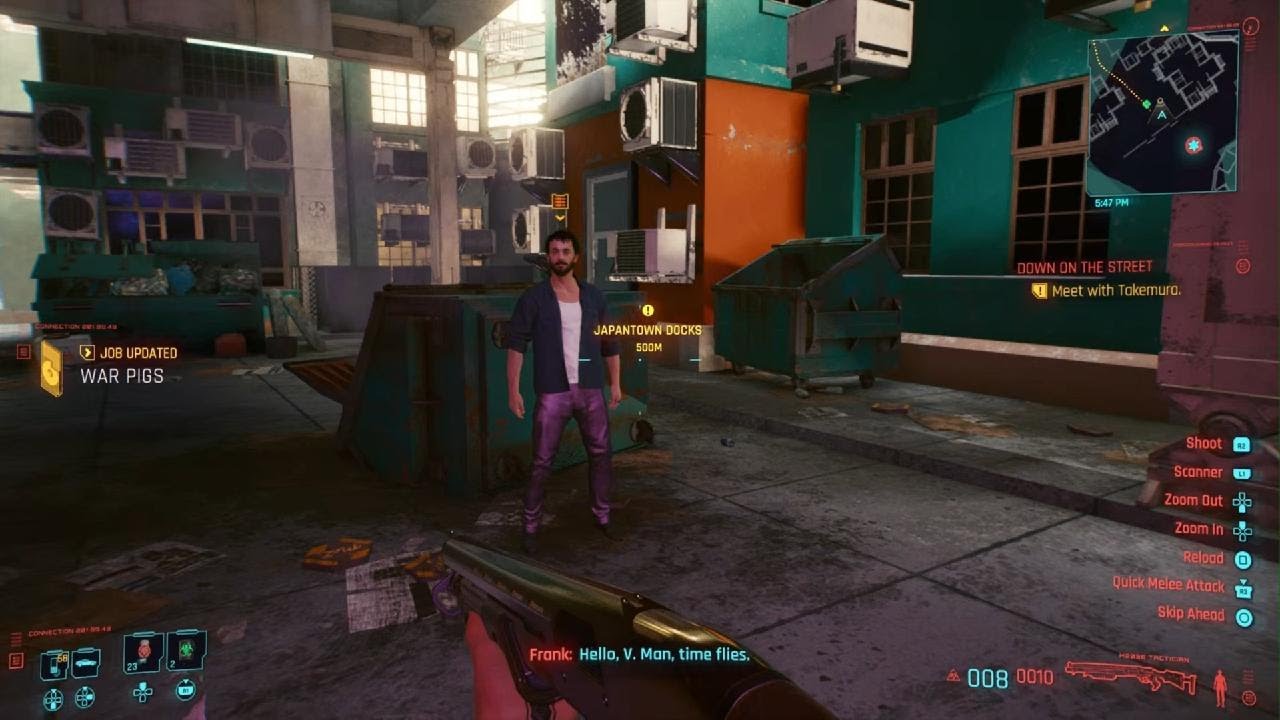Toggle Quick Melee Attack prompt
The width and height of the screenshot is (1280, 720).
point(1243,588)
